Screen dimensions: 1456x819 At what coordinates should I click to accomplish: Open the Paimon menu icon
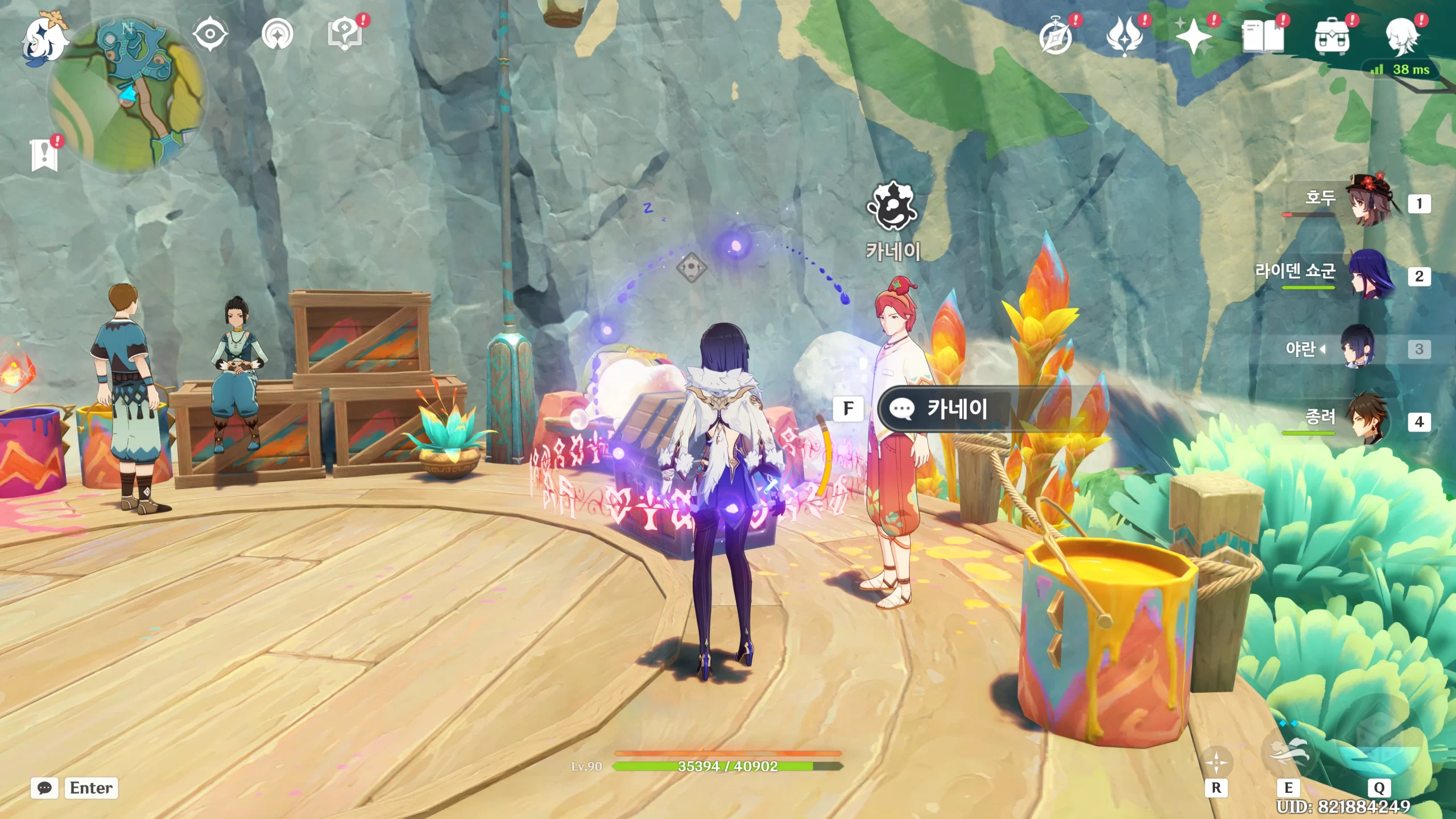pyautogui.click(x=44, y=39)
